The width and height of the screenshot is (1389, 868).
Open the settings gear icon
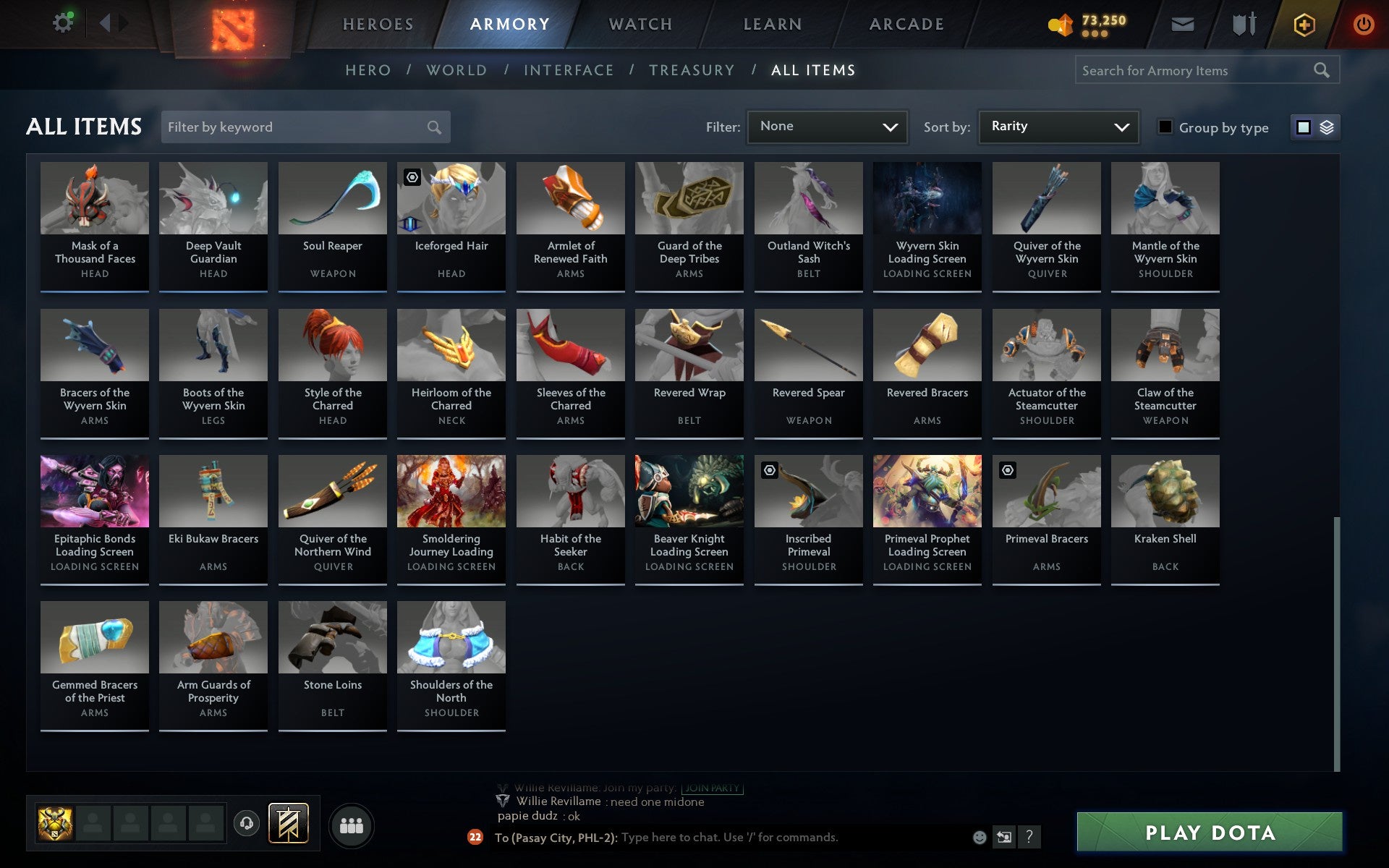[x=64, y=22]
